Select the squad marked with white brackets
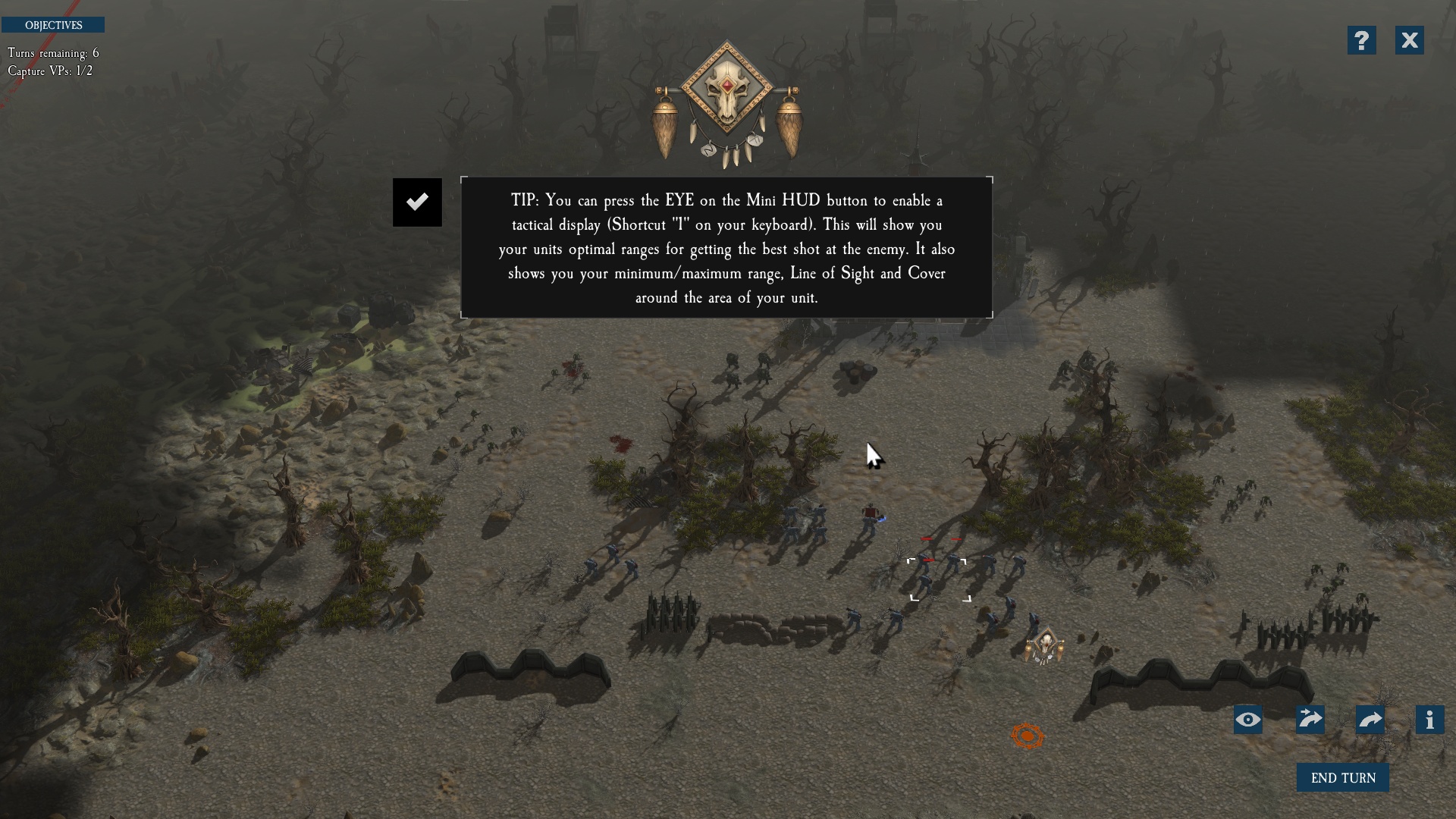 939,579
